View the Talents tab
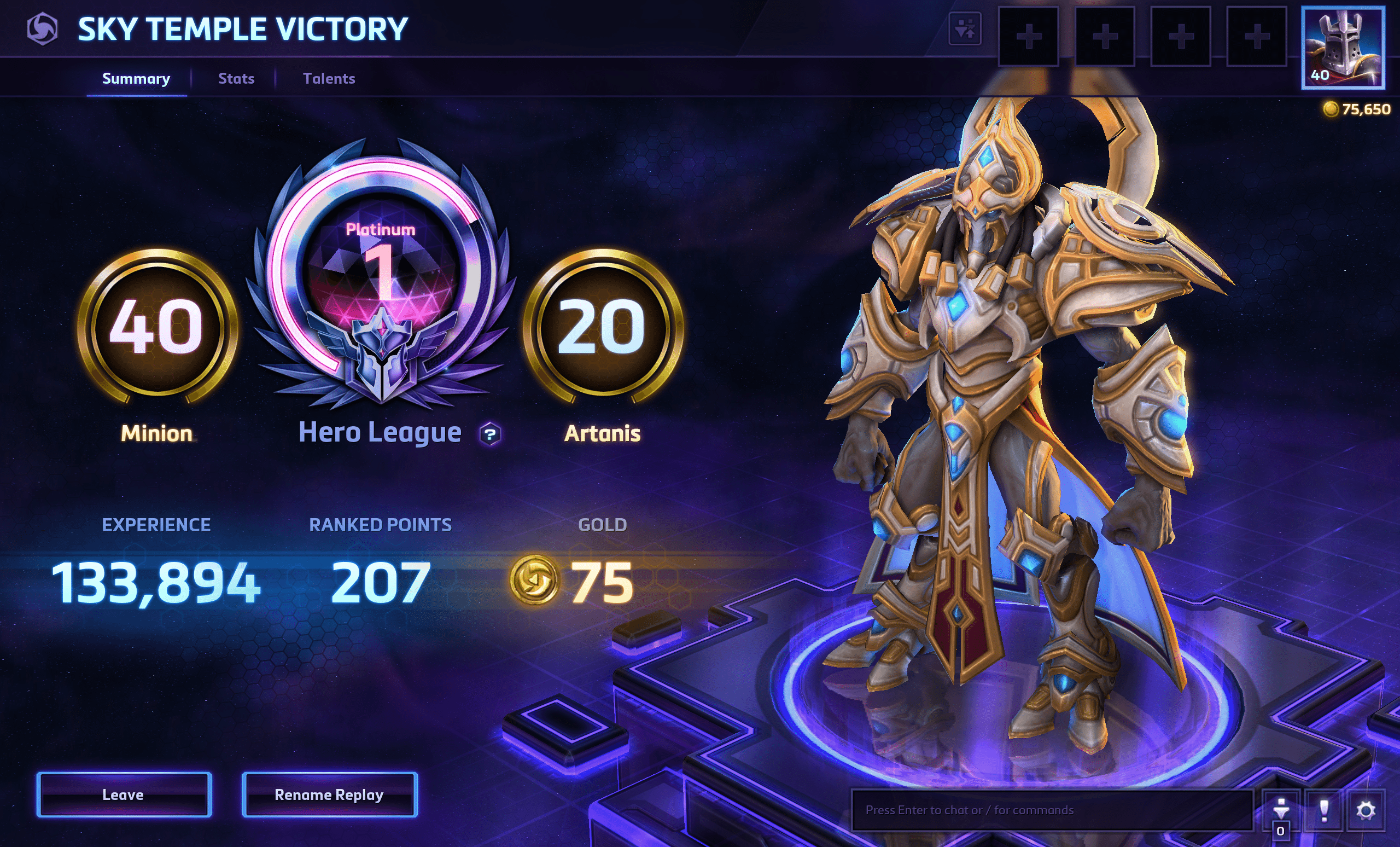This screenshot has width=1400, height=847. 329,78
